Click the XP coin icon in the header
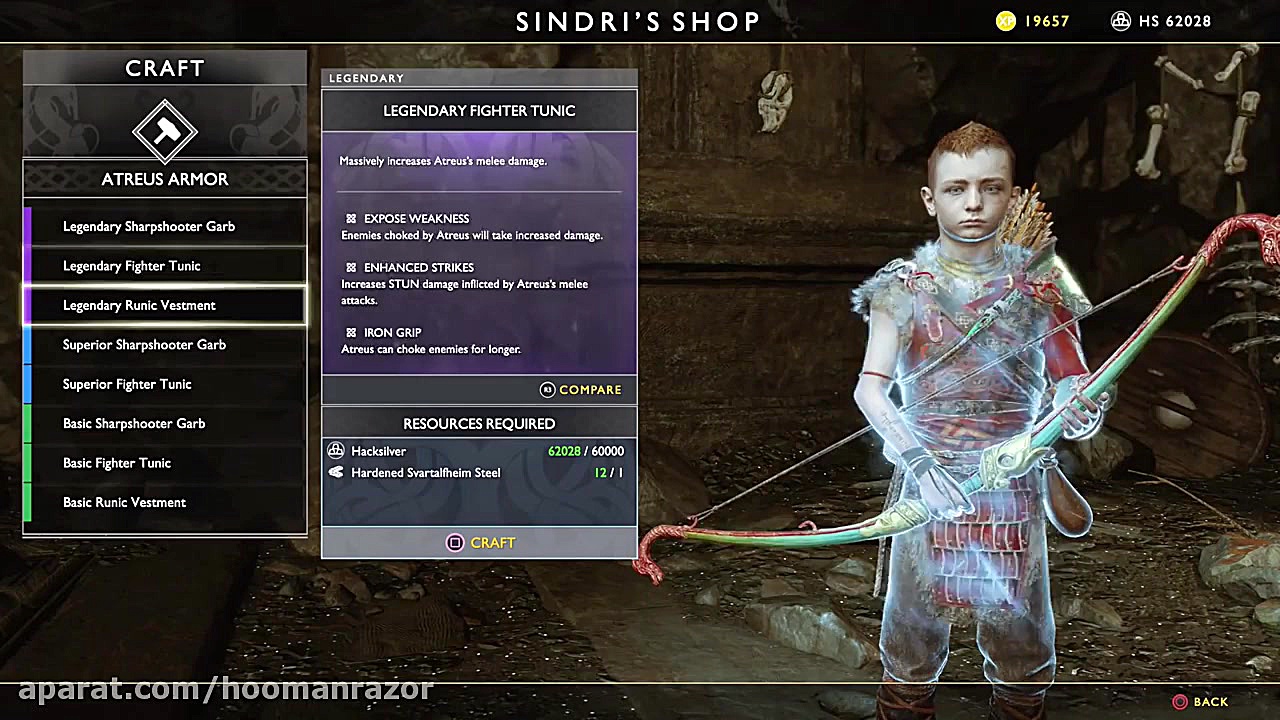 pyautogui.click(x=1003, y=20)
